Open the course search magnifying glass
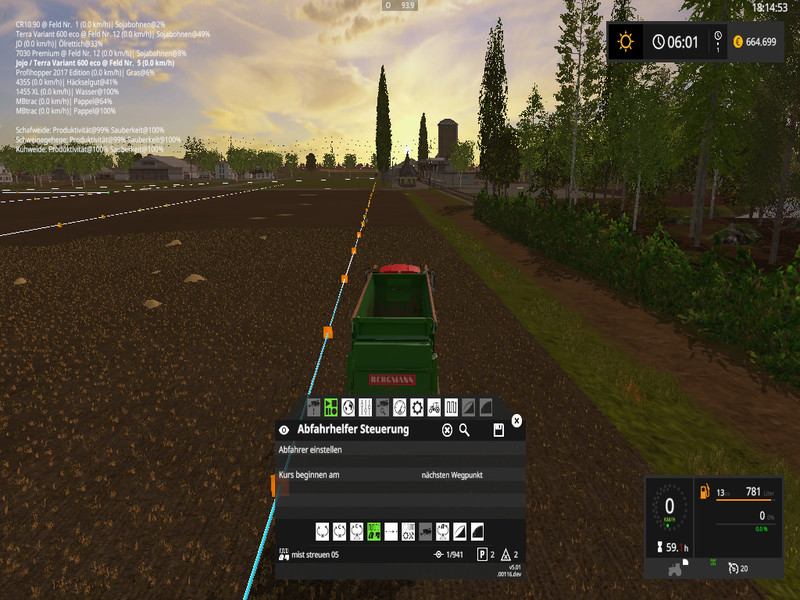 [464, 430]
